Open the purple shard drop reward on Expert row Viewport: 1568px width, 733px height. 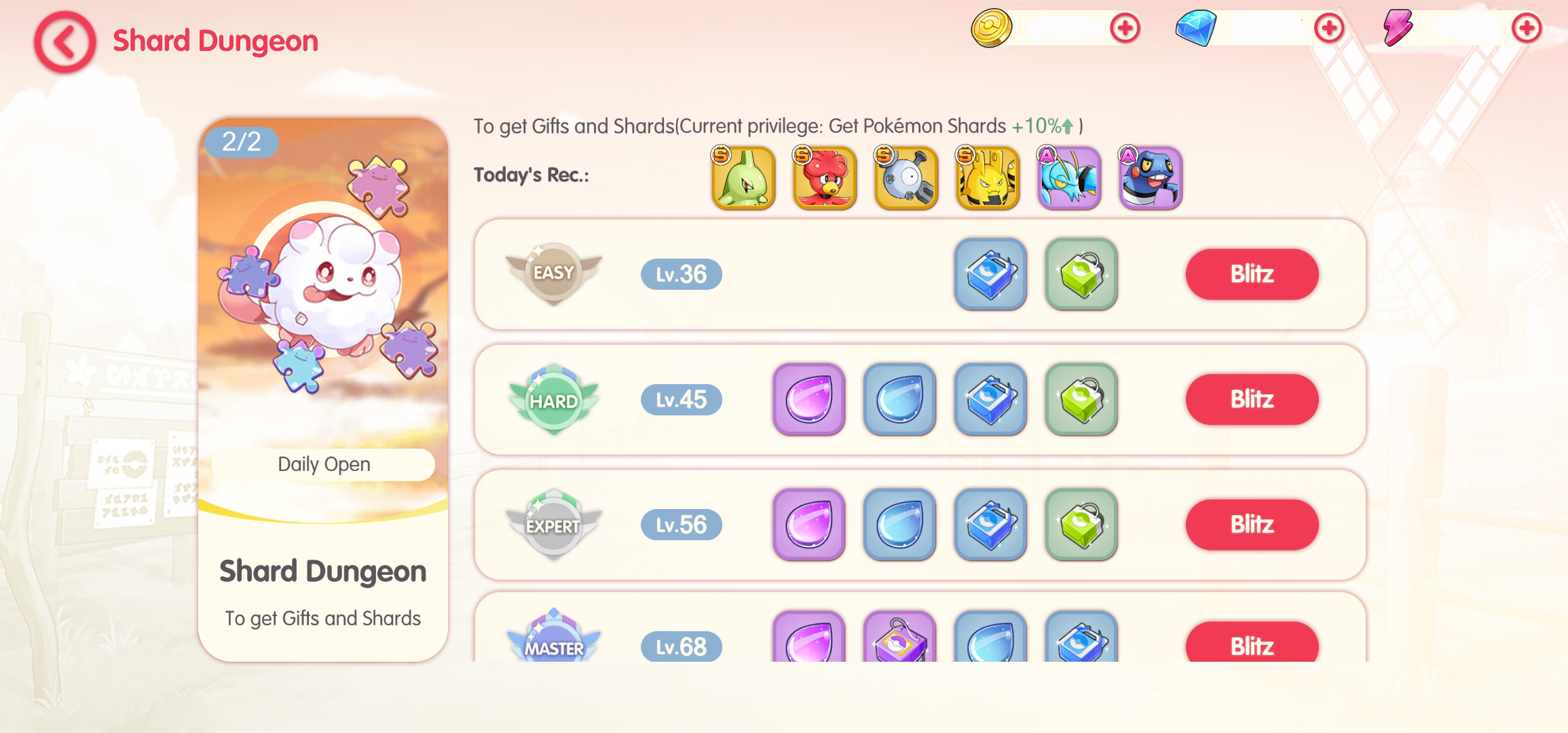(x=808, y=525)
